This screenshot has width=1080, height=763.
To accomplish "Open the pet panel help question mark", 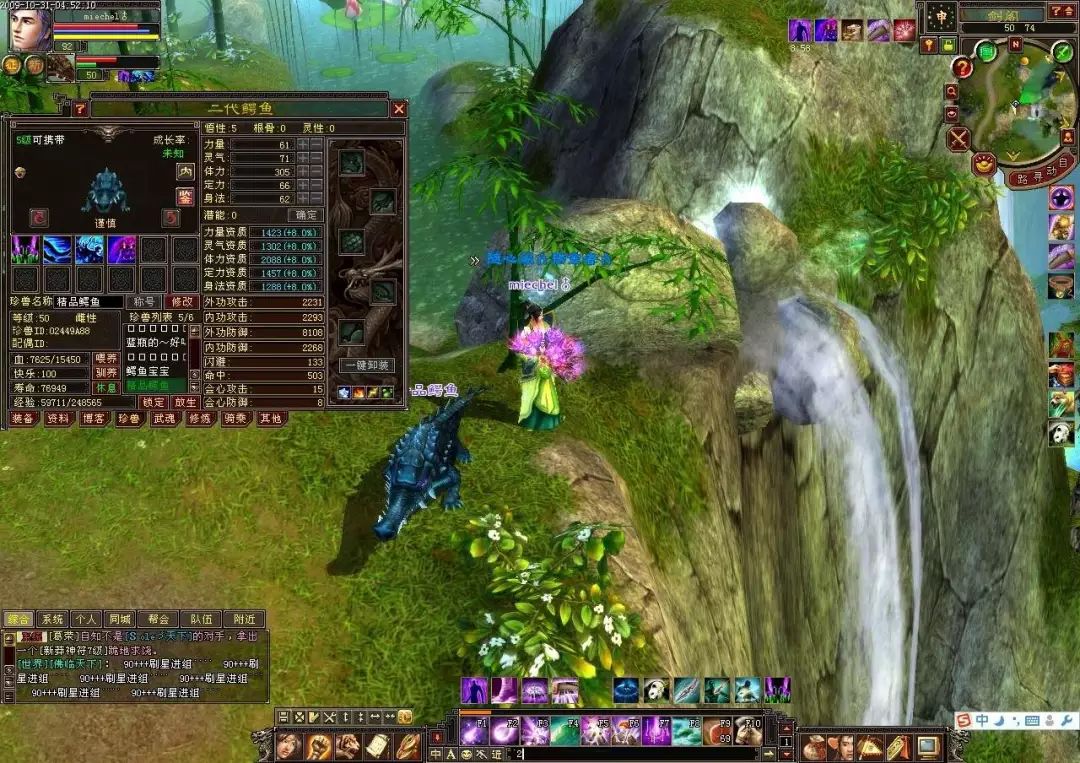I will tap(80, 108).
